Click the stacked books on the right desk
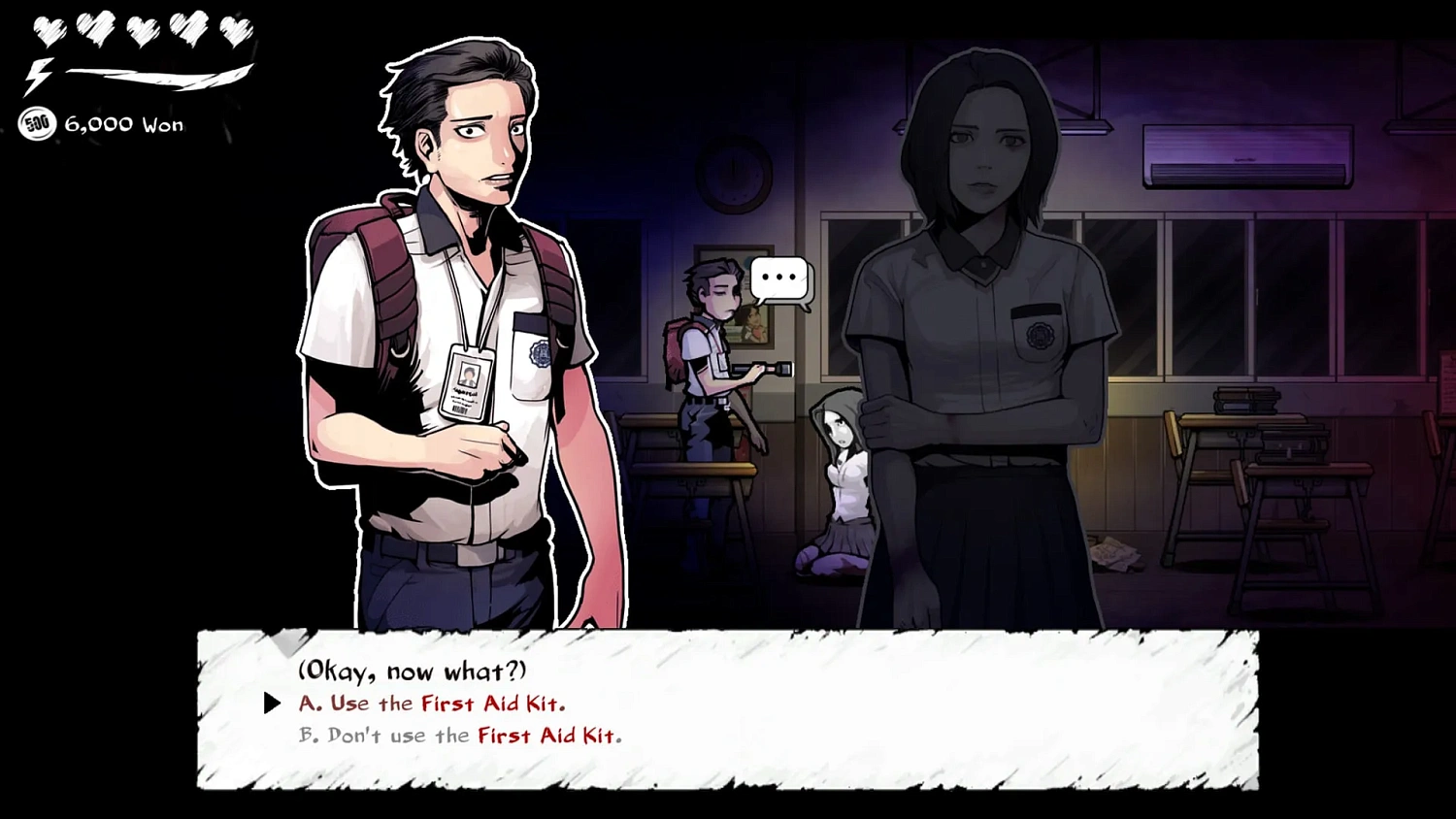The height and width of the screenshot is (819, 1456). click(1247, 400)
